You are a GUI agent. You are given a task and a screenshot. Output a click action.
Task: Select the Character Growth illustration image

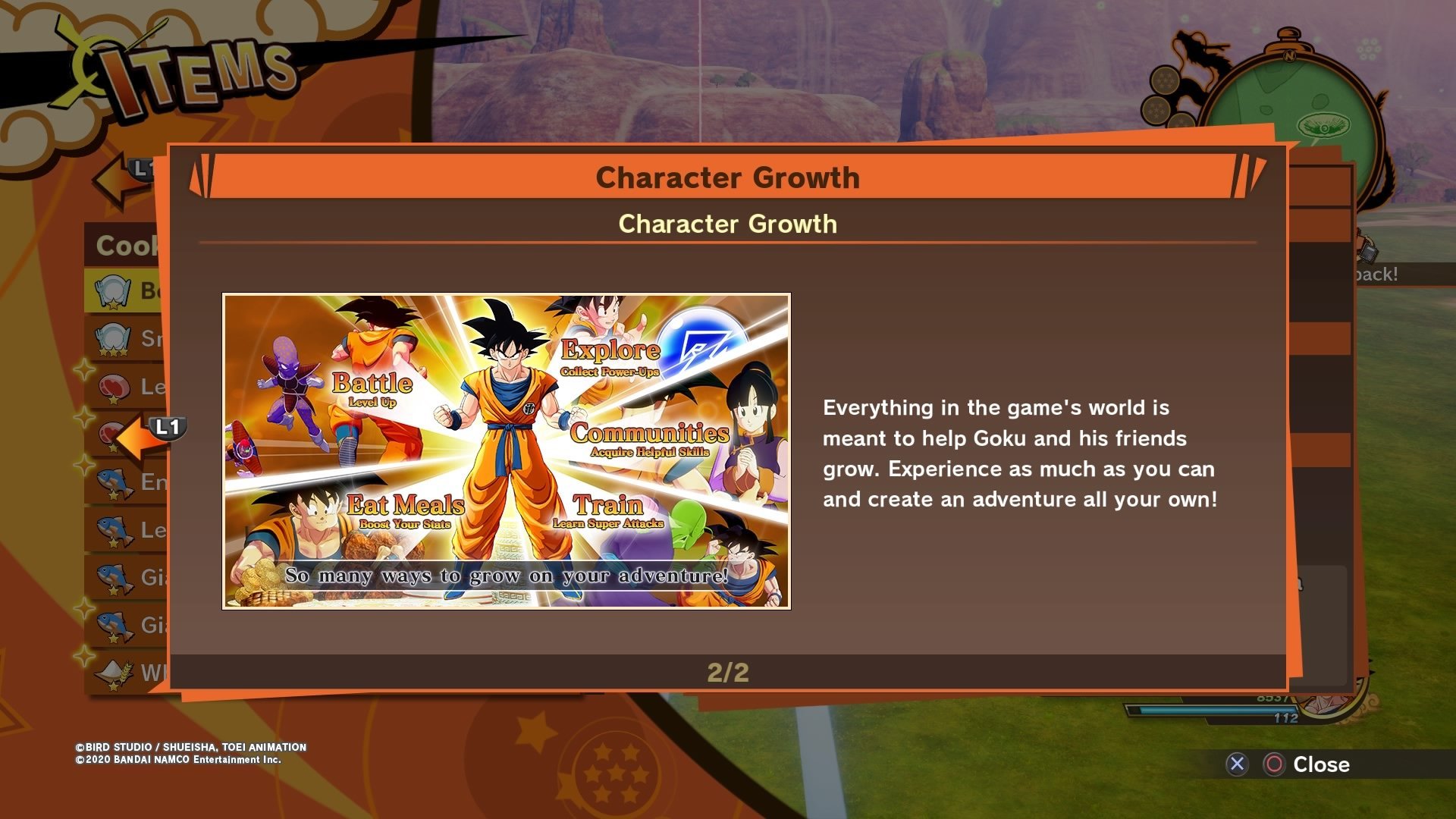pyautogui.click(x=506, y=451)
